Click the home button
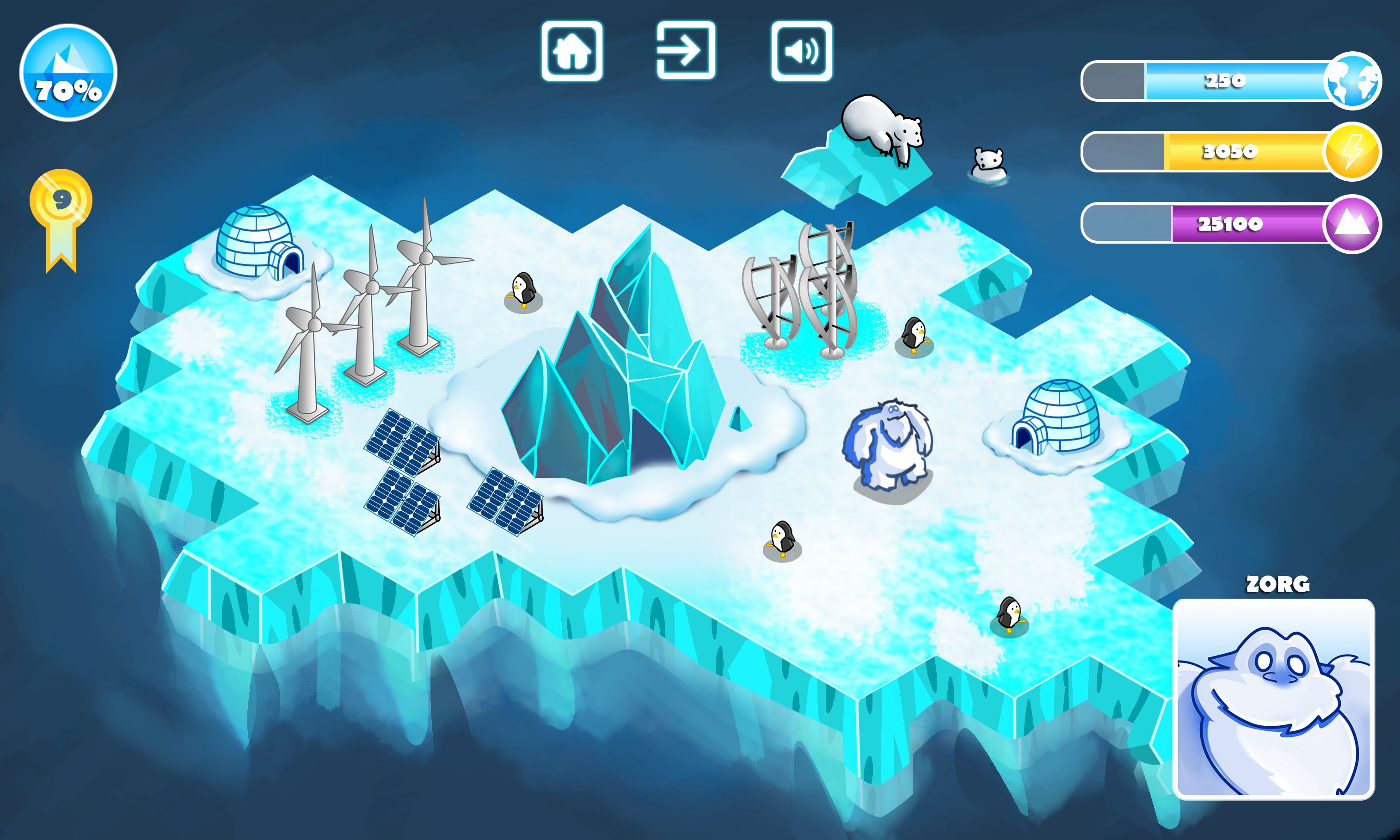1400x840 pixels. point(572,51)
